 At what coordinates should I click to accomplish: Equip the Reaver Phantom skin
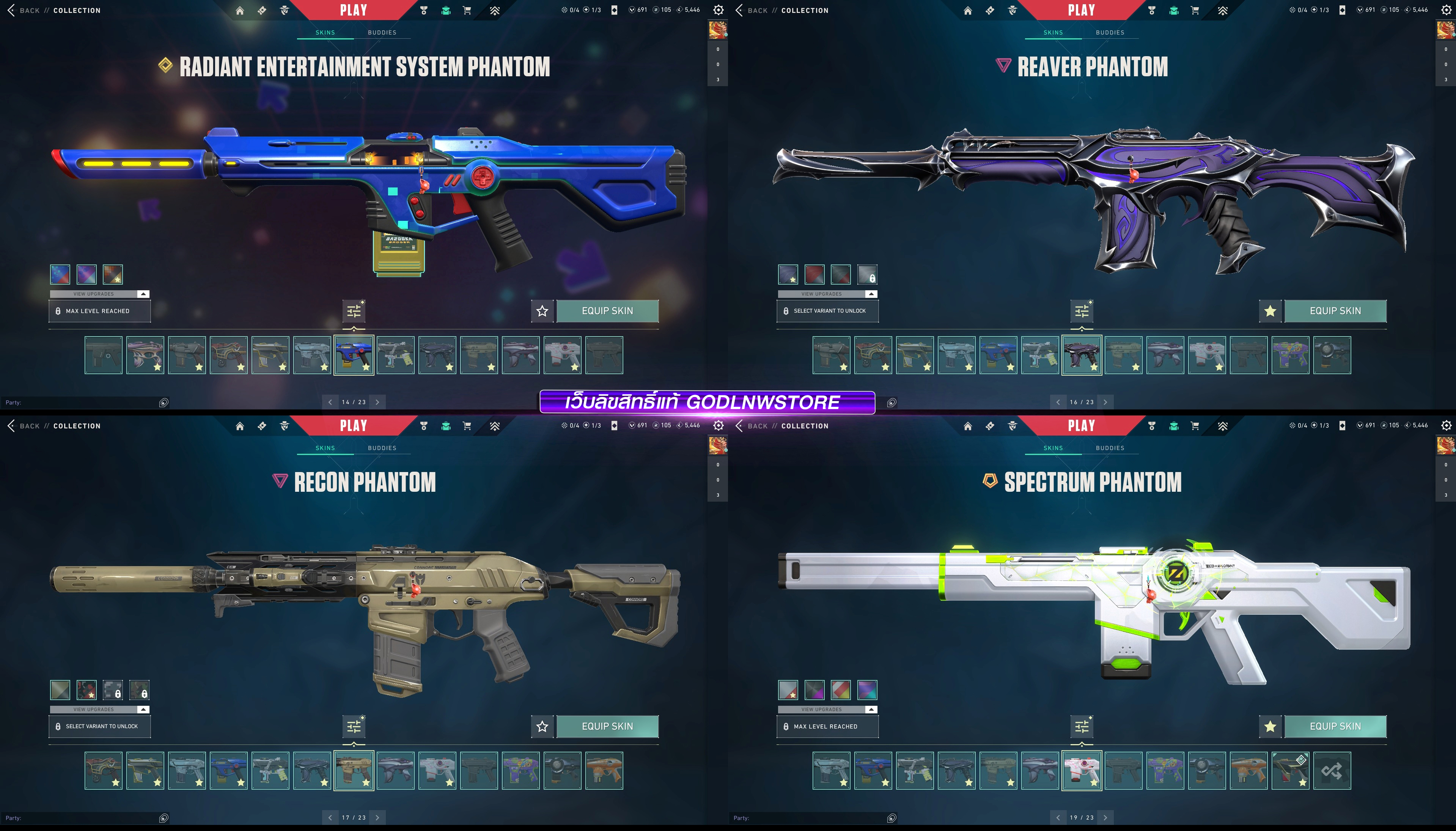1335,311
